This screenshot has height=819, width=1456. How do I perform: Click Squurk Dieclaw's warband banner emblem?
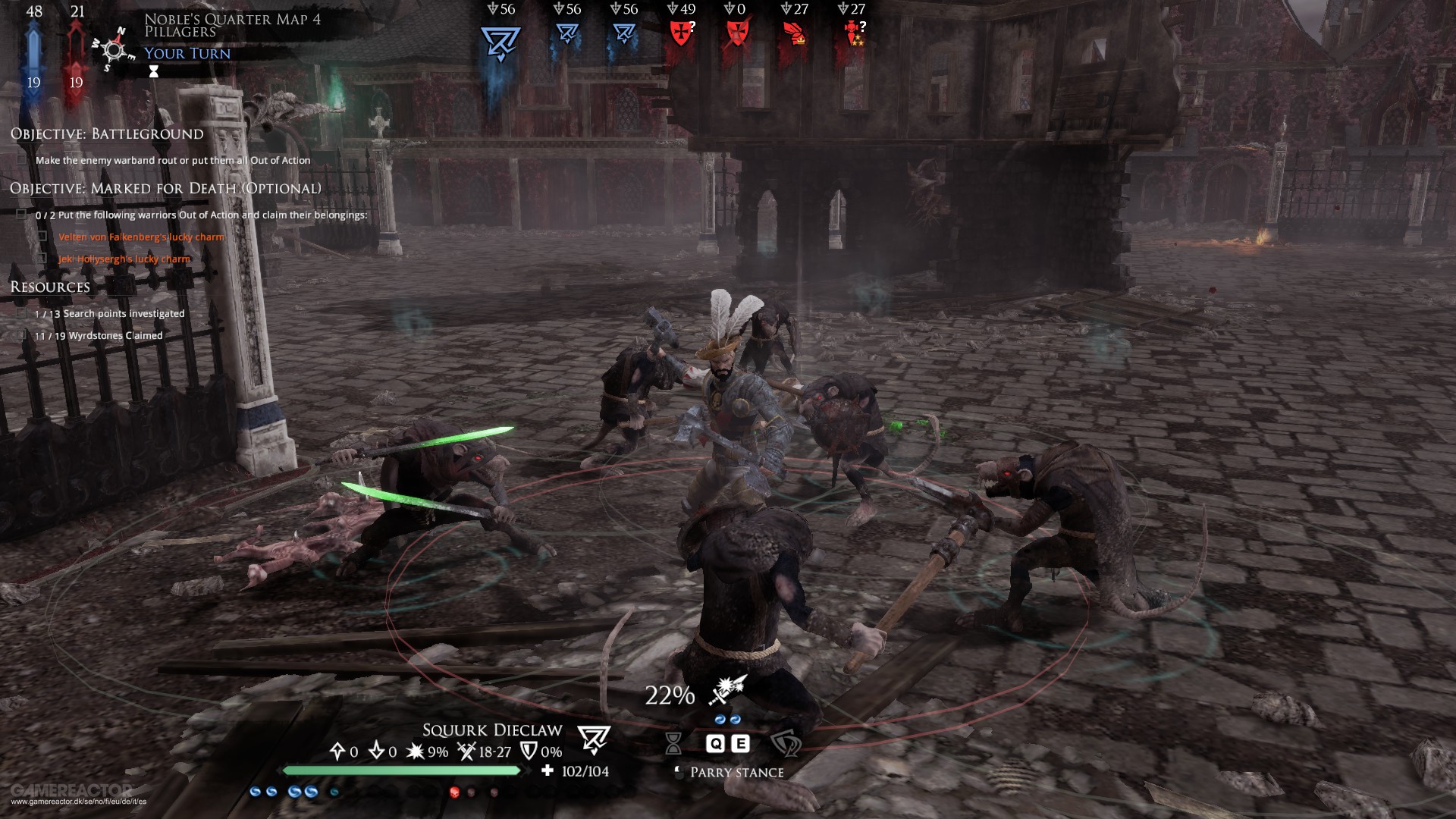click(595, 737)
